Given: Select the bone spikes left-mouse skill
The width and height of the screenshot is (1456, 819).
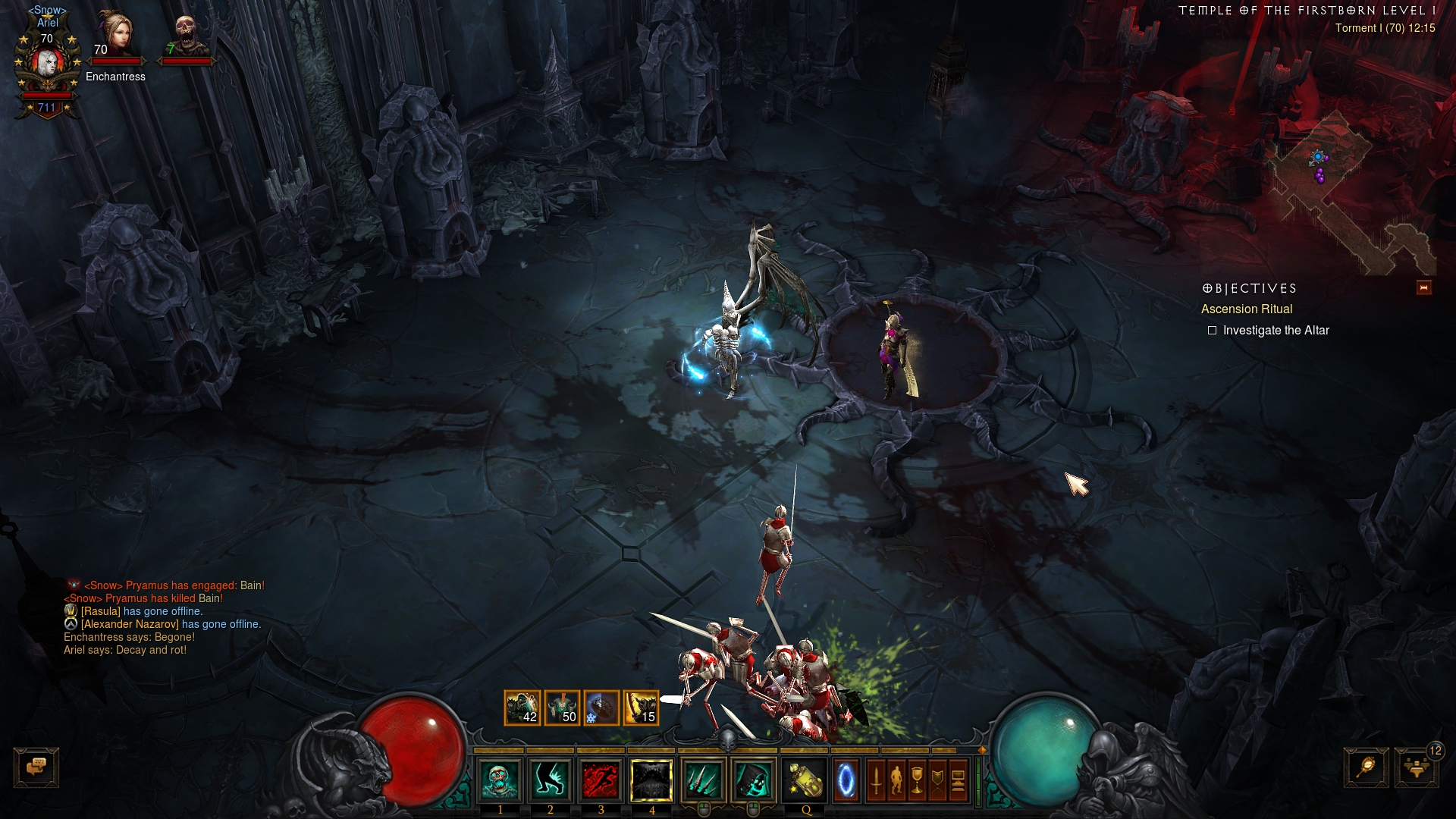Looking at the screenshot, I should click(x=703, y=780).
